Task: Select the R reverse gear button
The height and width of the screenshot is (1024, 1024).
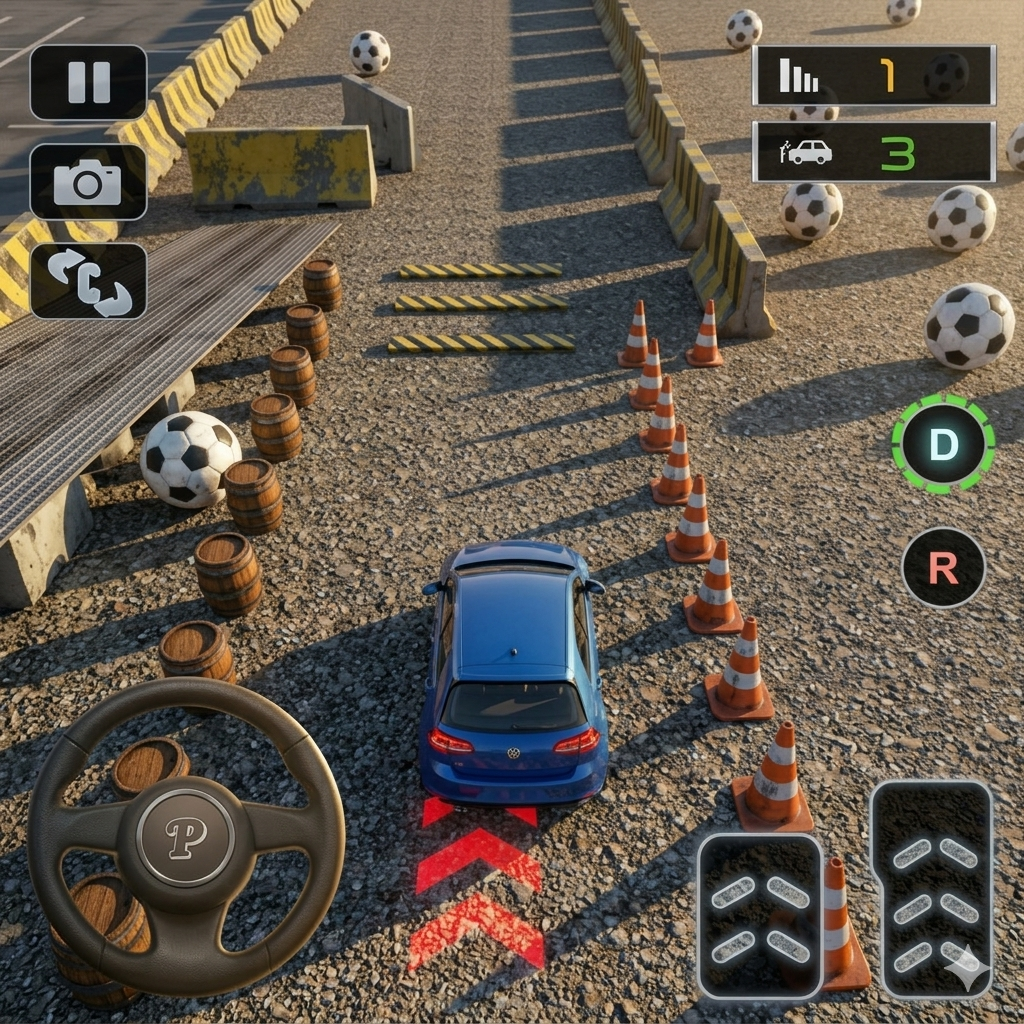Action: [x=943, y=567]
